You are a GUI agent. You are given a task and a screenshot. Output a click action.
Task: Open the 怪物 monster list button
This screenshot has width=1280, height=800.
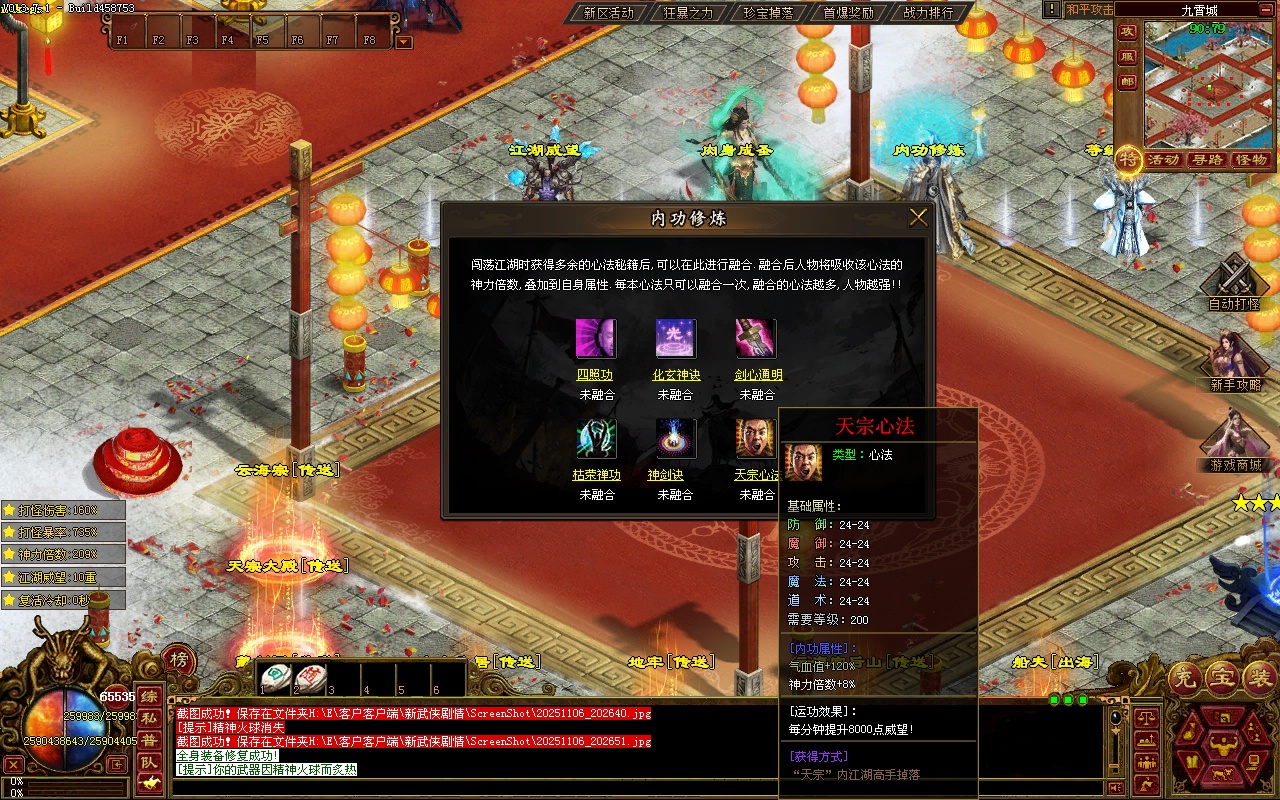pyautogui.click(x=1251, y=160)
